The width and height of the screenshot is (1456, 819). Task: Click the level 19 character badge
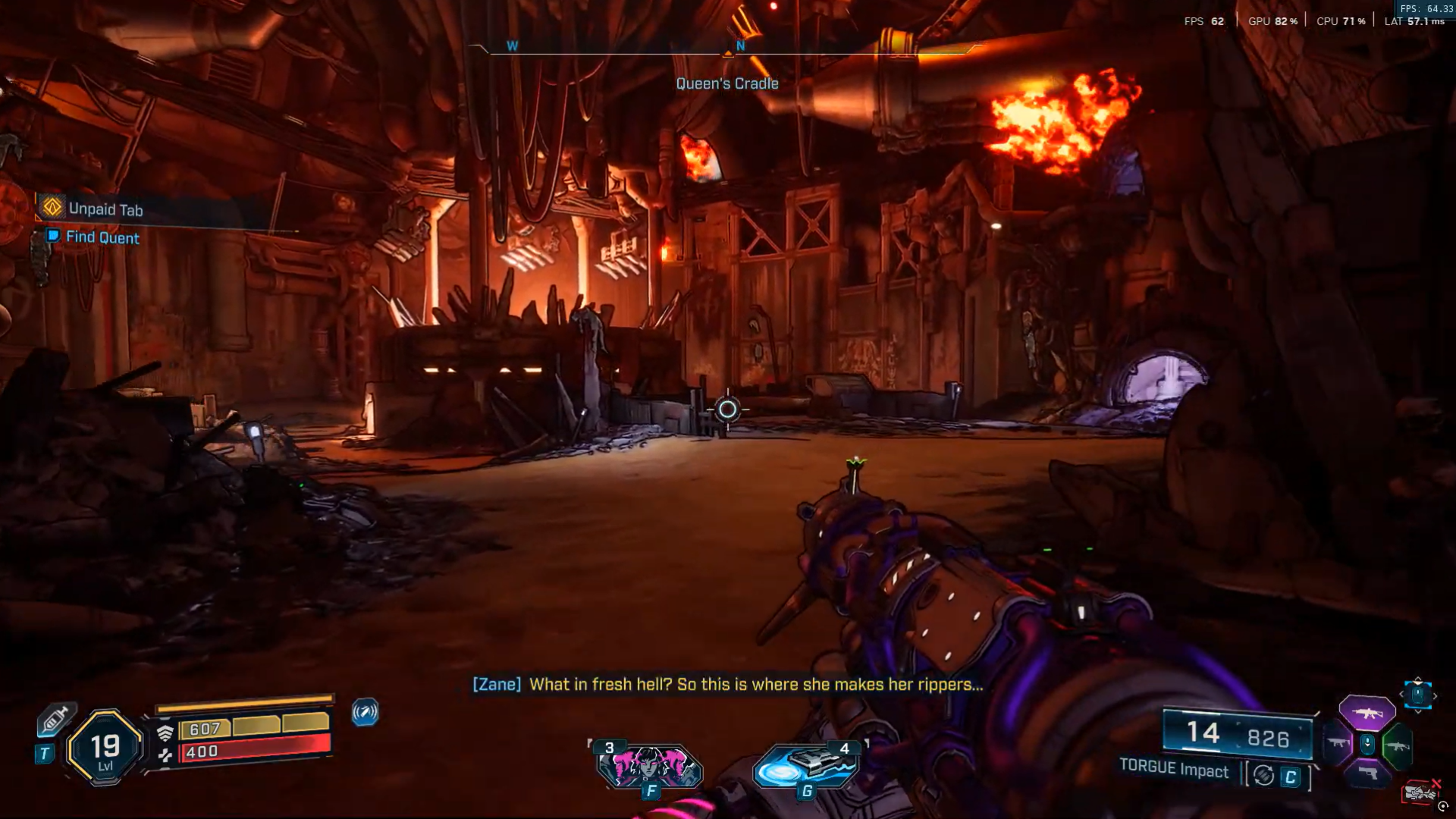click(105, 748)
